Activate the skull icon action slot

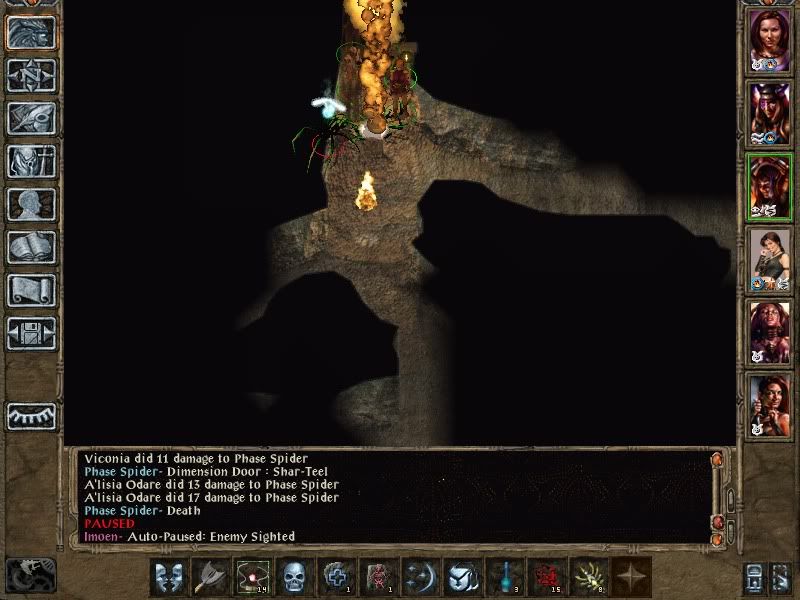click(295, 576)
